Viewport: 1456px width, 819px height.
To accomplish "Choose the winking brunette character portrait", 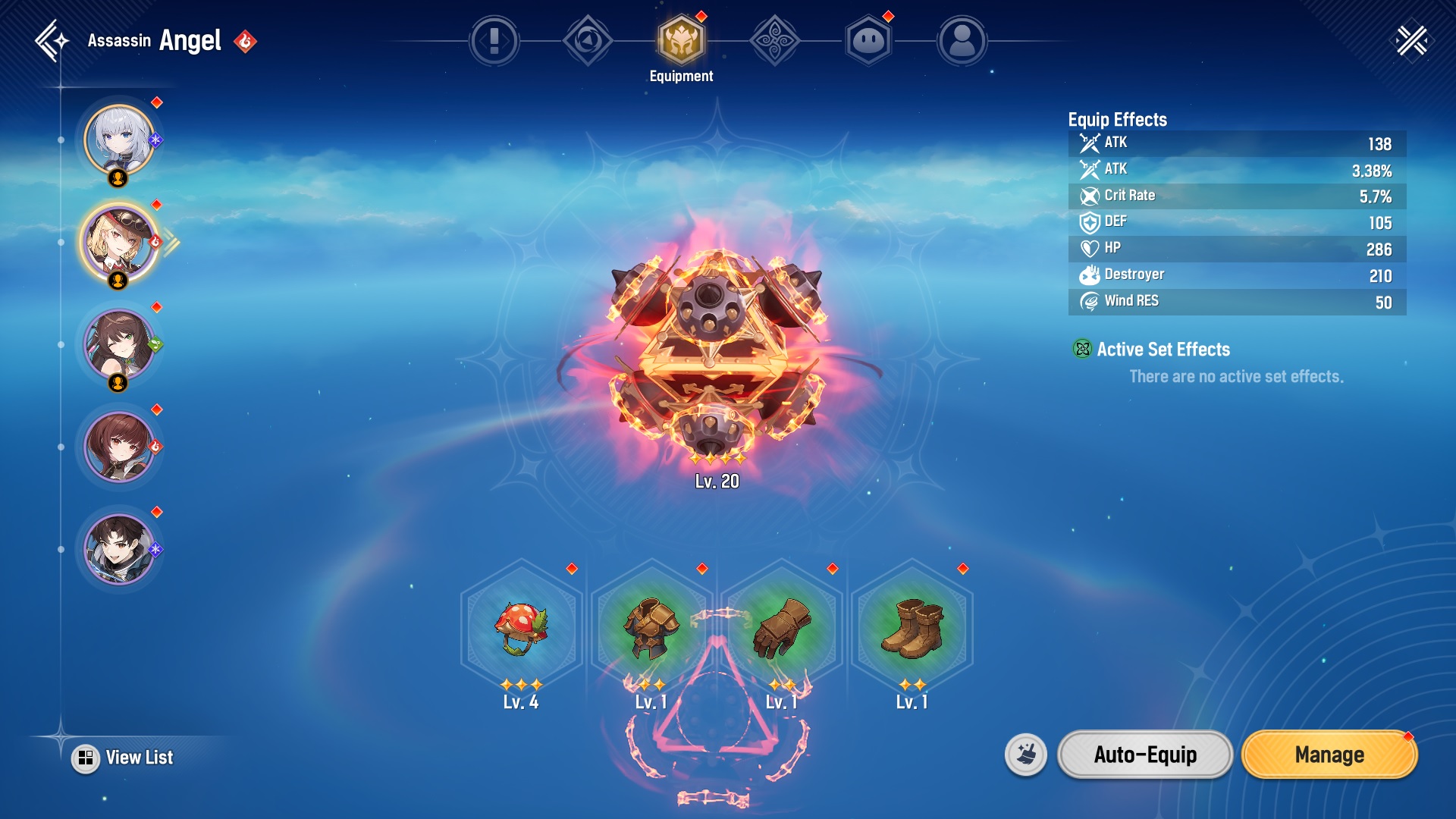I will [119, 345].
